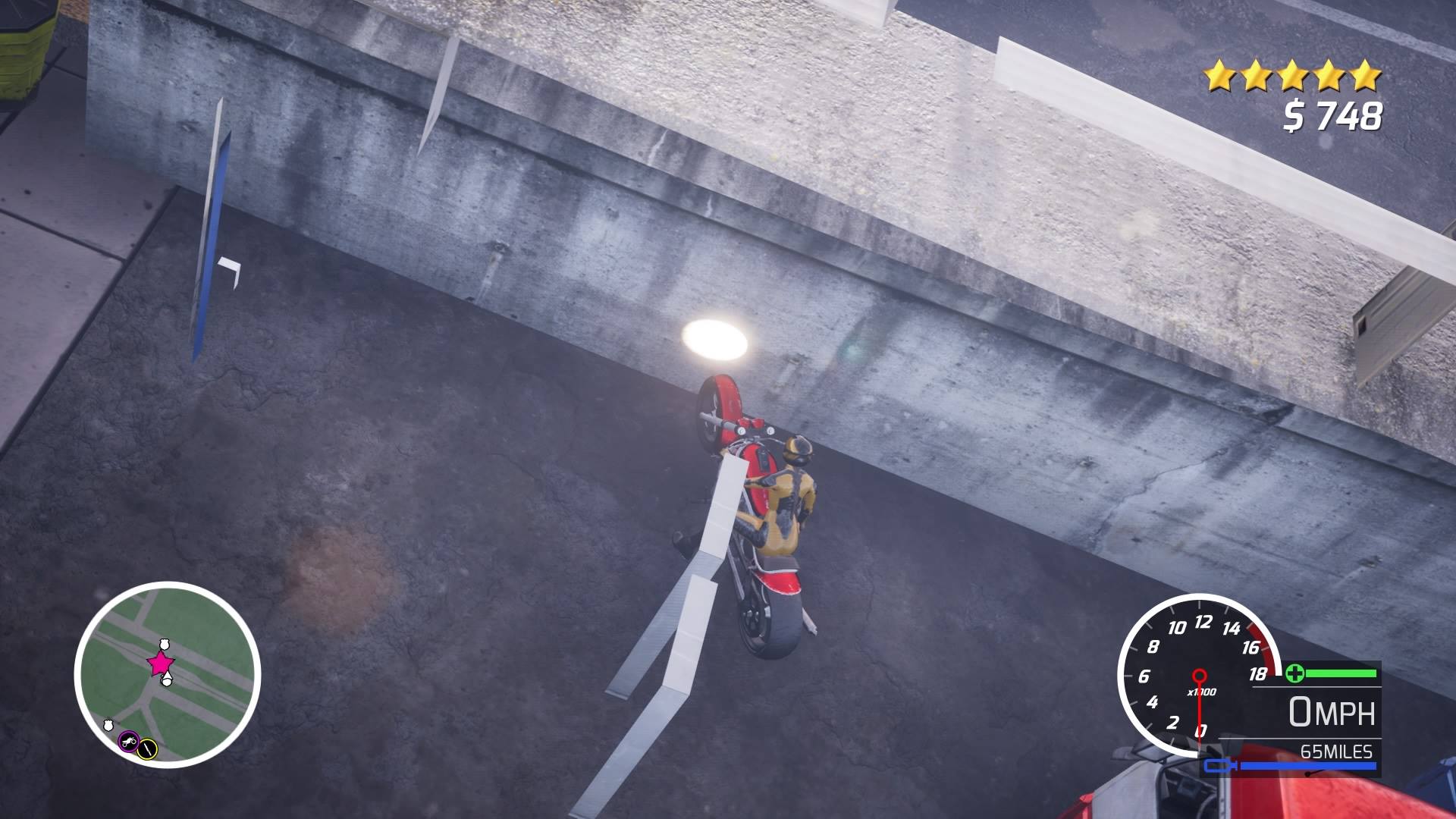Select the police badge at minimap lower left
This screenshot has height=819, width=1456.
[x=108, y=725]
